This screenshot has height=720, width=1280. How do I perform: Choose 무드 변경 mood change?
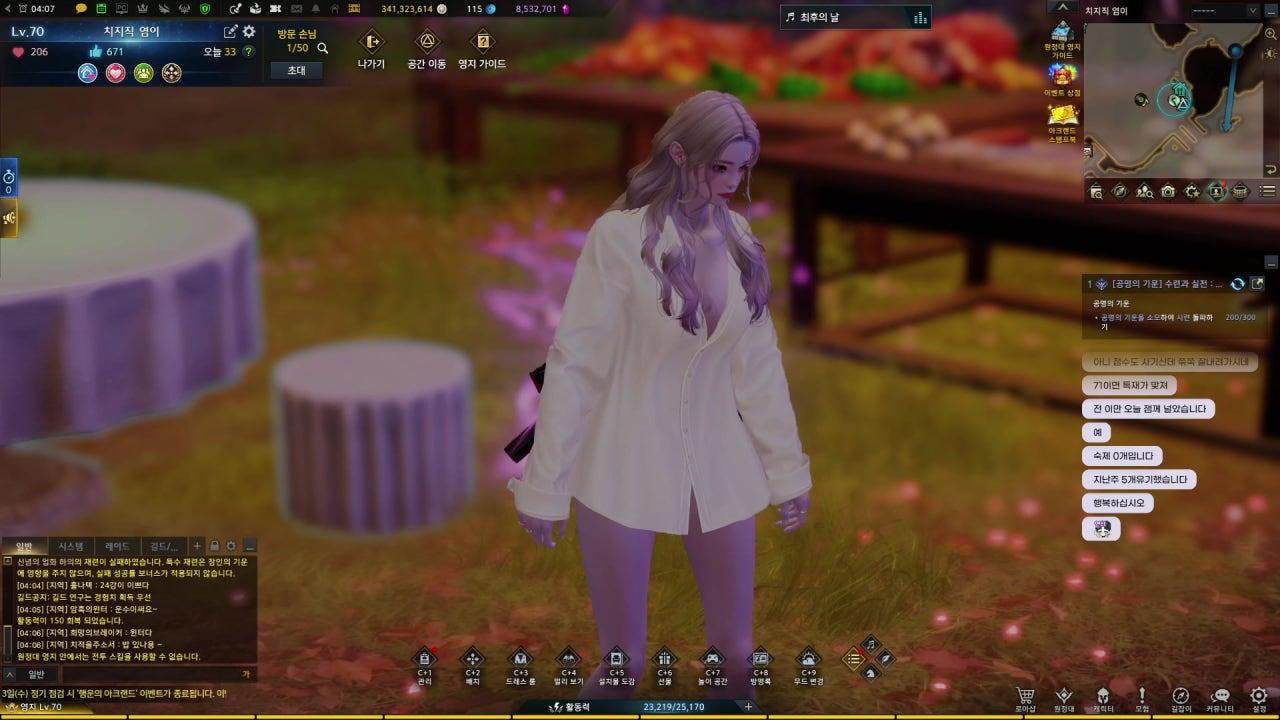(808, 659)
